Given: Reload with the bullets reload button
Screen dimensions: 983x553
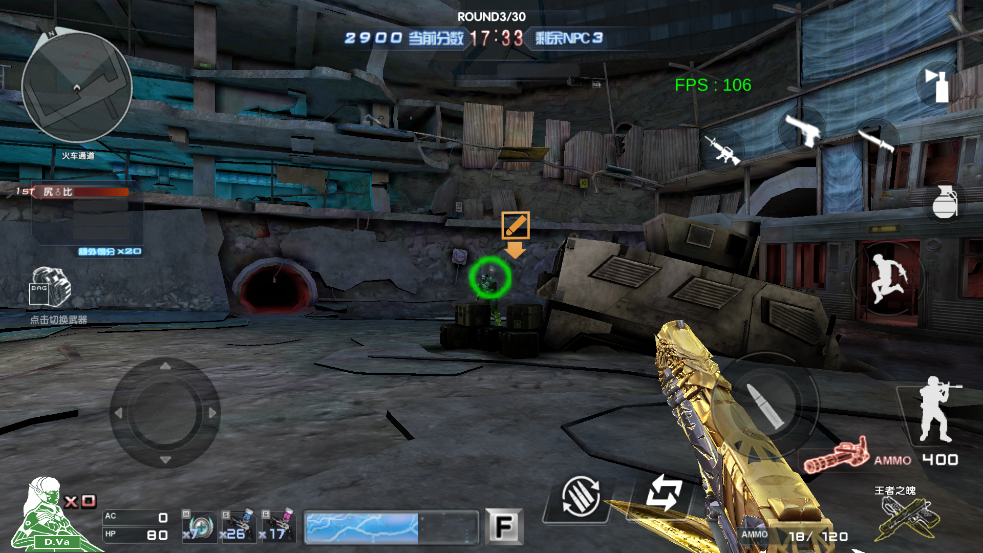Looking at the screenshot, I should point(580,495).
